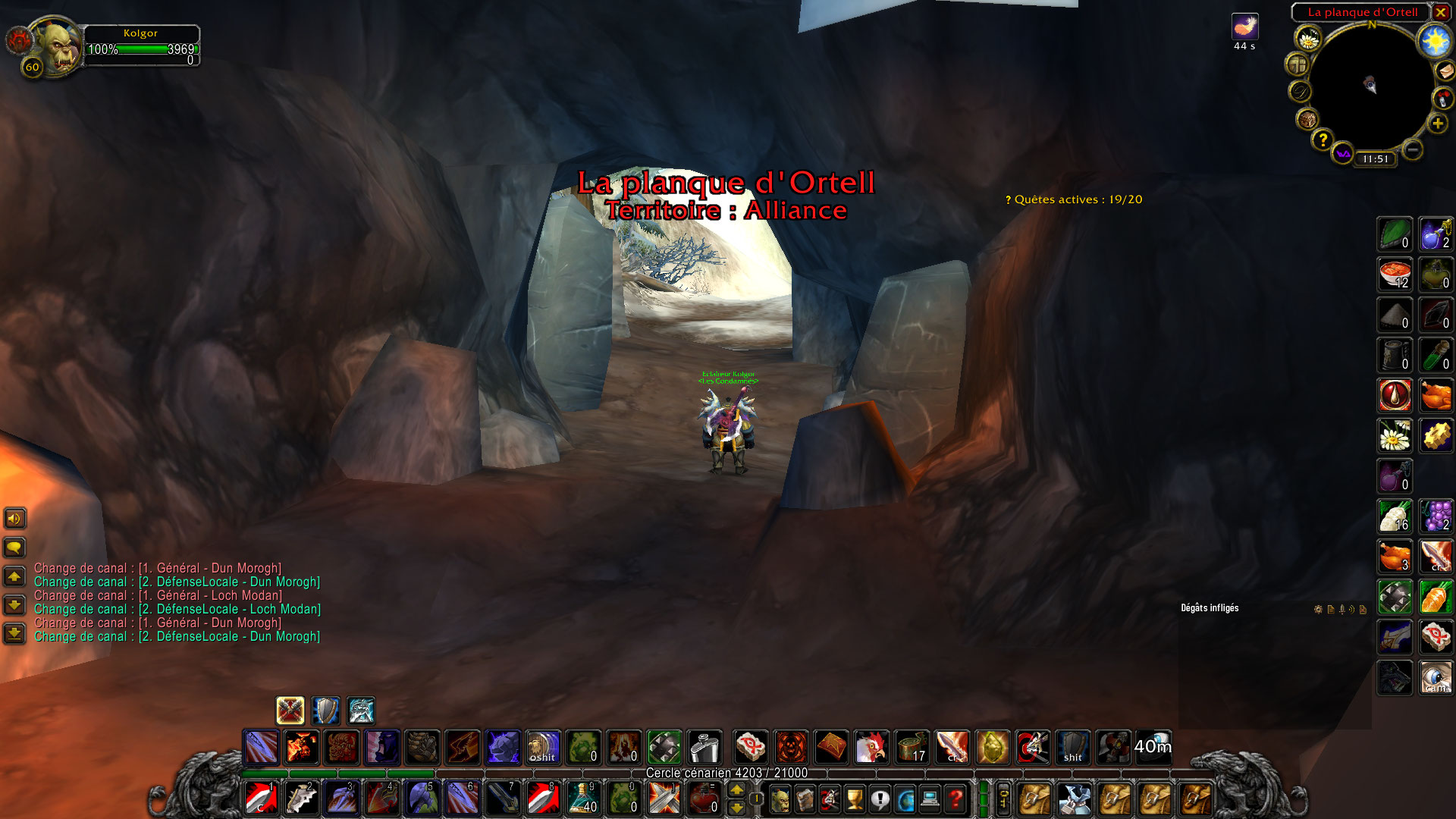This screenshot has width=1456, height=819.
Task: Toggle the shield defensive stance
Action: point(325,711)
